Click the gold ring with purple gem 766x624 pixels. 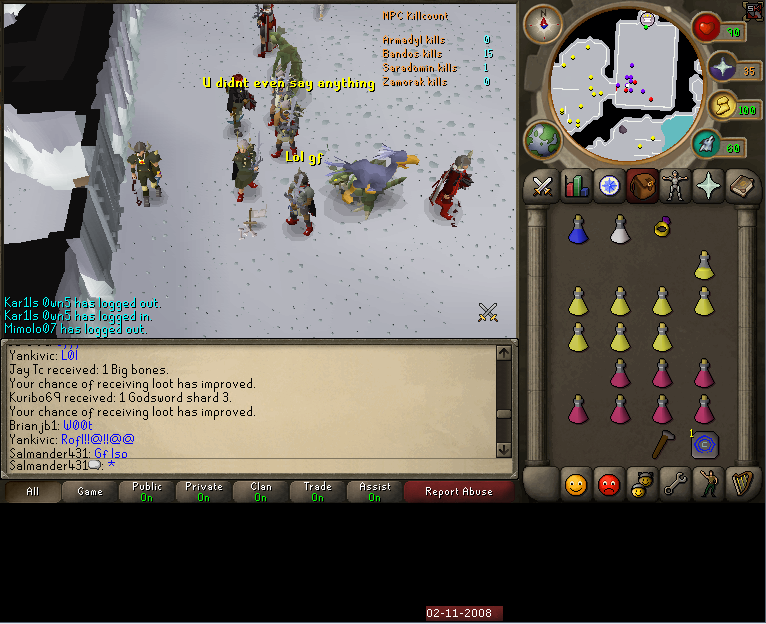point(662,228)
